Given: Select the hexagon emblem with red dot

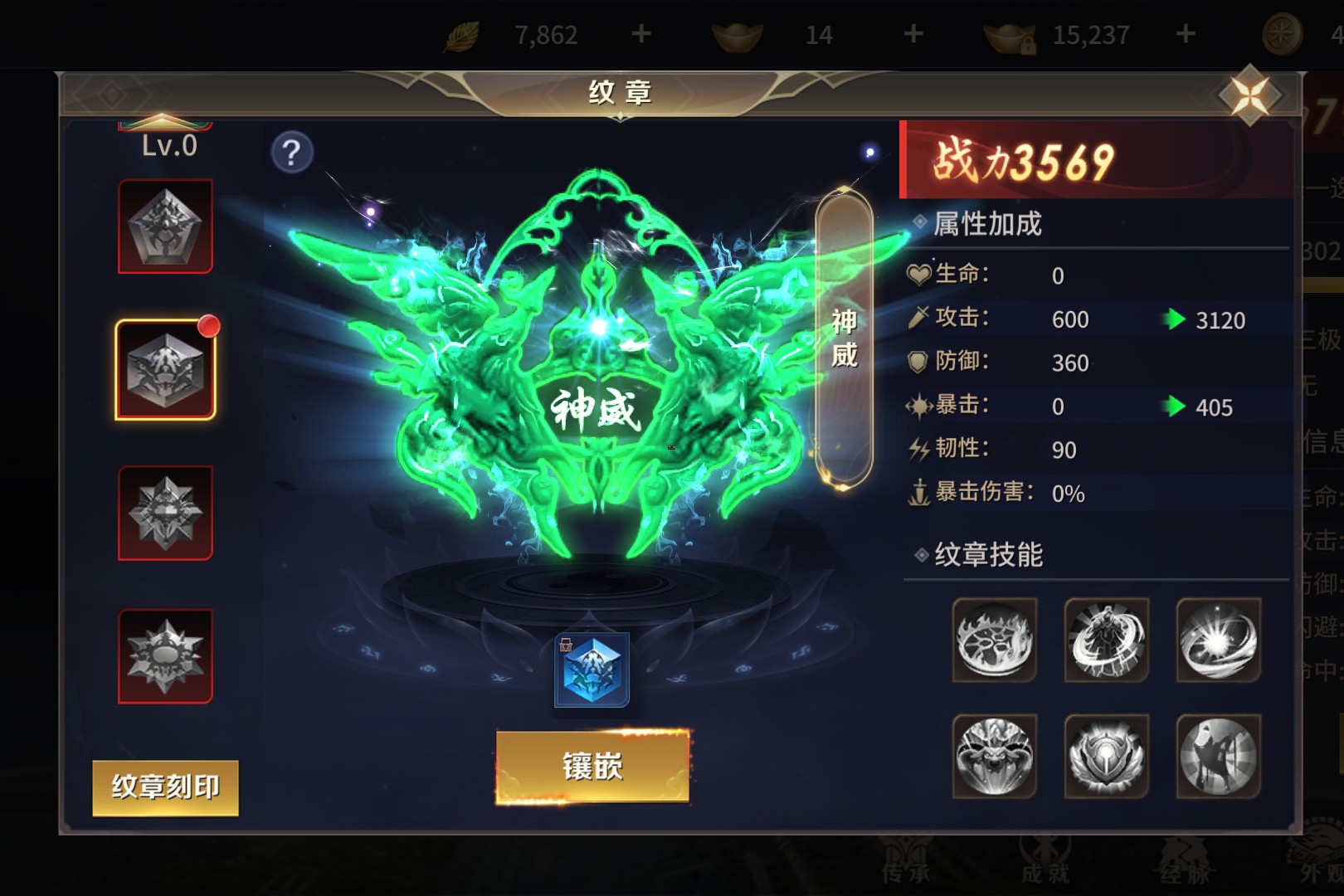Looking at the screenshot, I should pos(166,370).
